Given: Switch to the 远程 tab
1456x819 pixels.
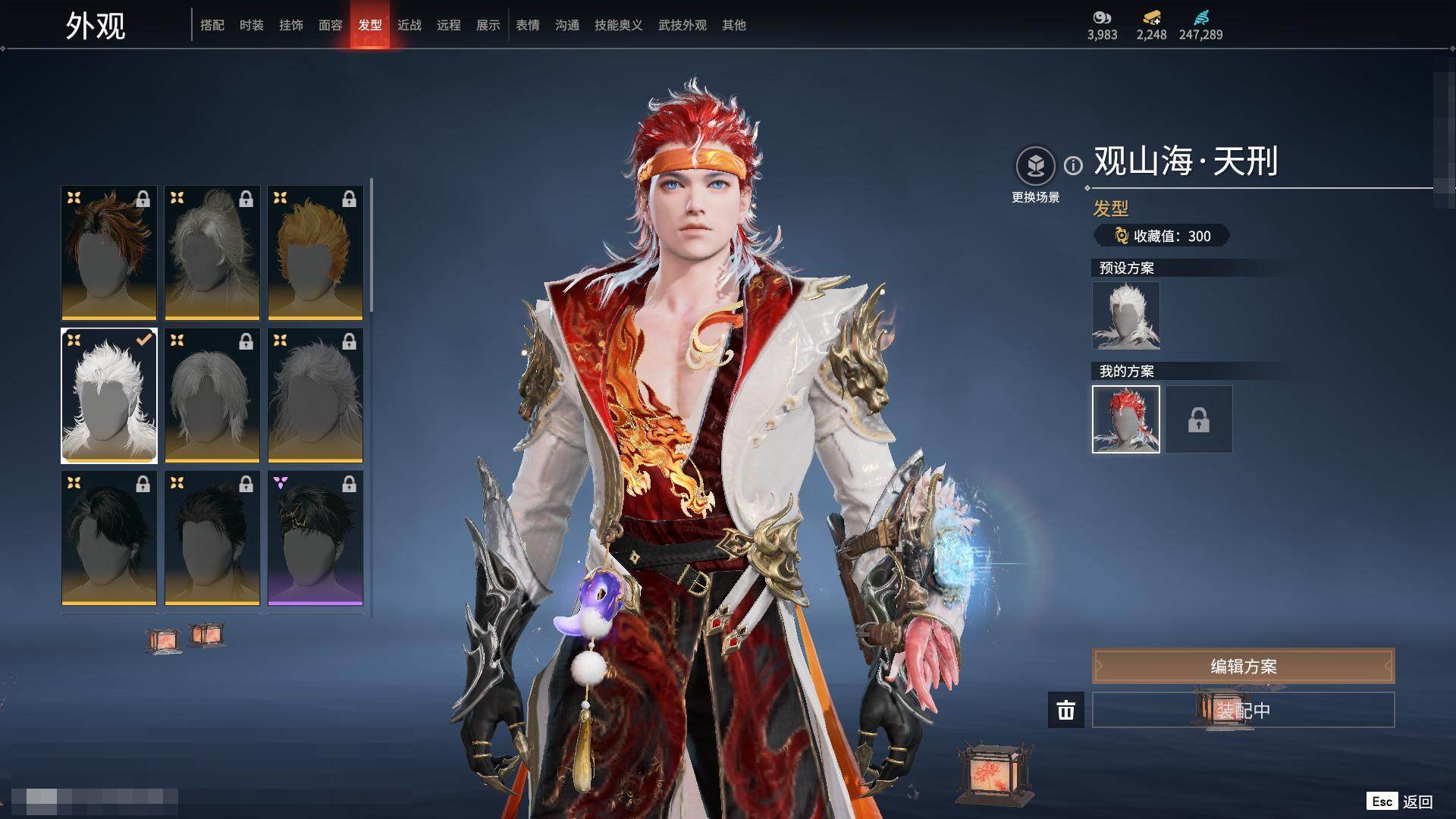Looking at the screenshot, I should (449, 25).
